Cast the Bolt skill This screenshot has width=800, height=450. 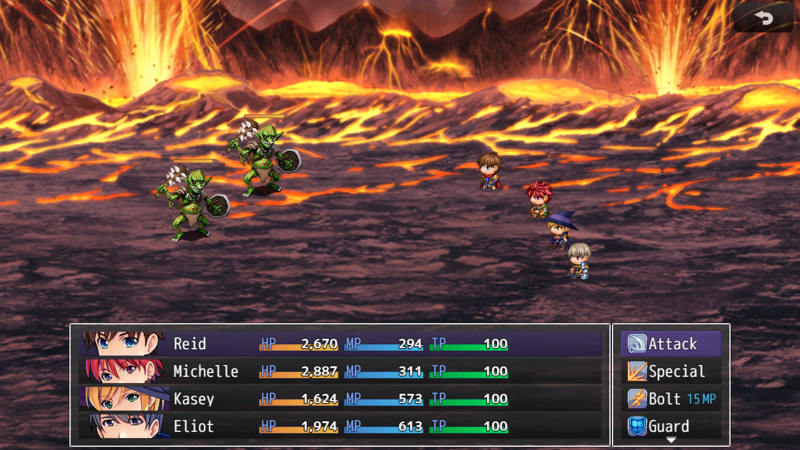pos(671,399)
